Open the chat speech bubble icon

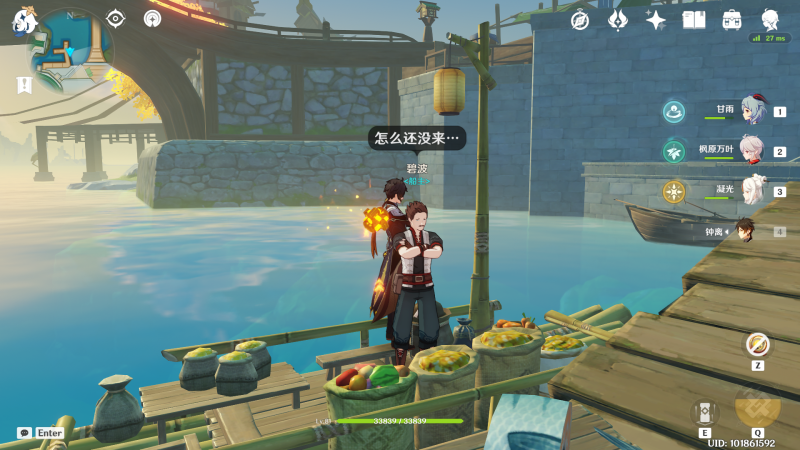coord(24,433)
